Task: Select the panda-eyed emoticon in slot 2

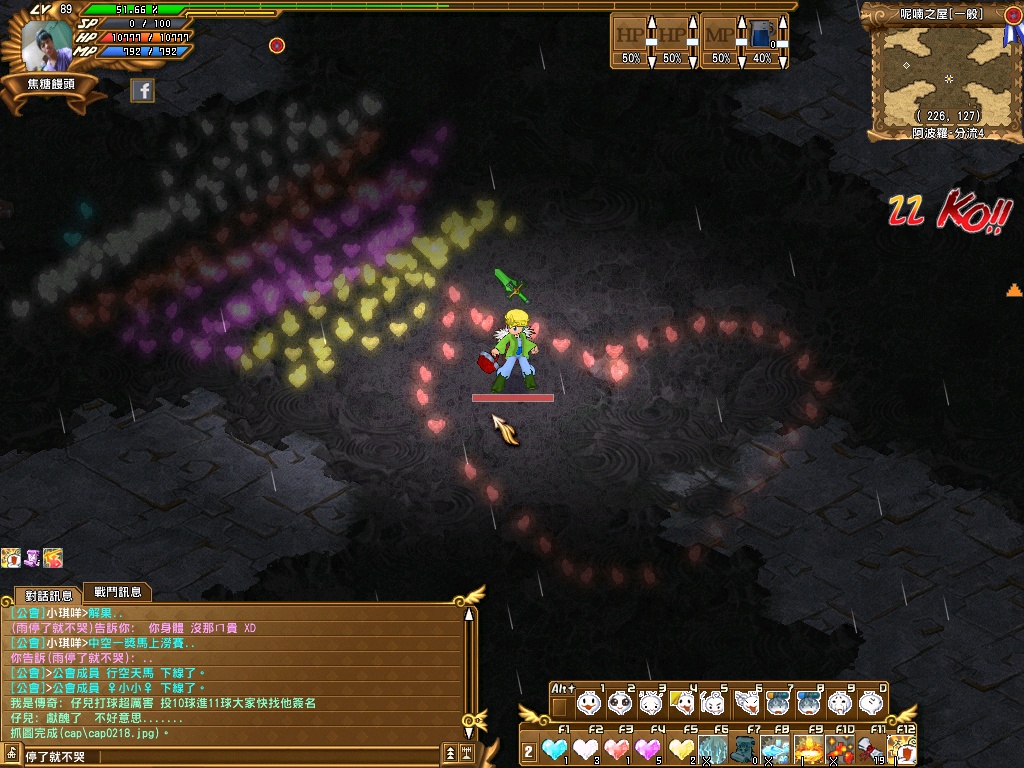Action: click(x=620, y=704)
